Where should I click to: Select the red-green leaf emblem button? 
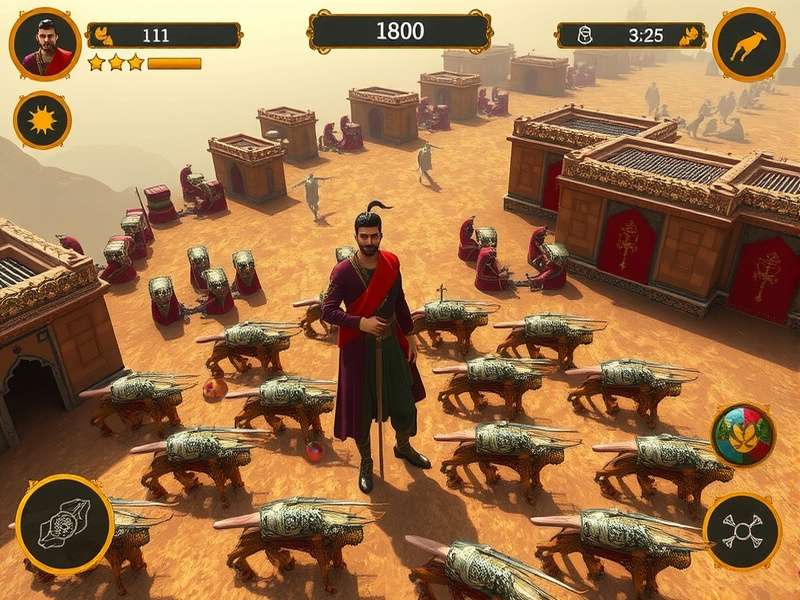coord(743,434)
